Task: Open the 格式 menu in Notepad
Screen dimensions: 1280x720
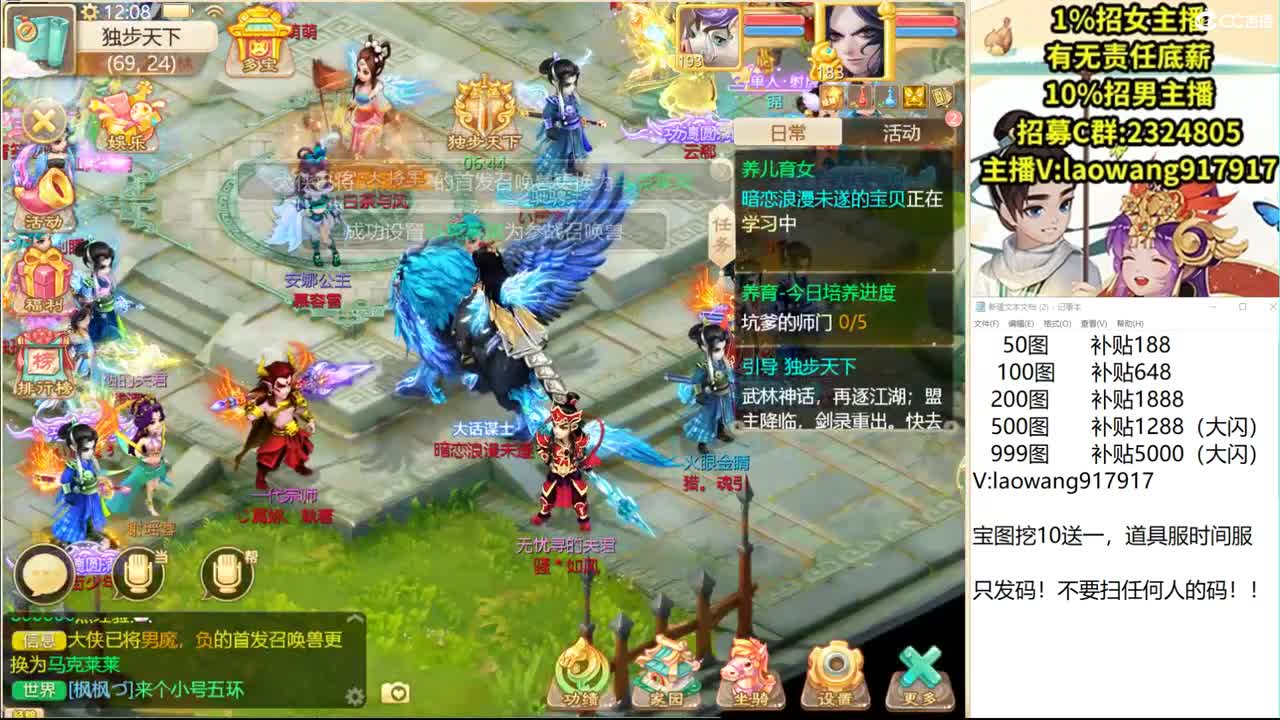Action: 1057,325
